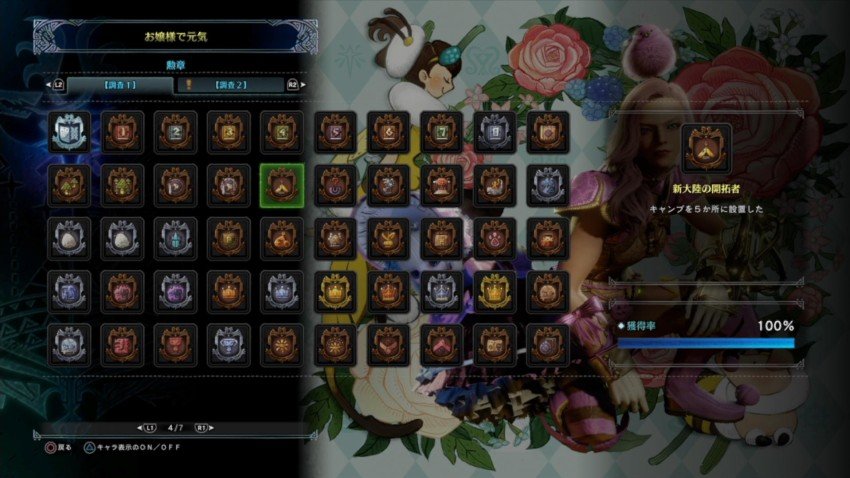This screenshot has width=850, height=478.
Task: Select the silver trophy cup medal
Action: 229,345
